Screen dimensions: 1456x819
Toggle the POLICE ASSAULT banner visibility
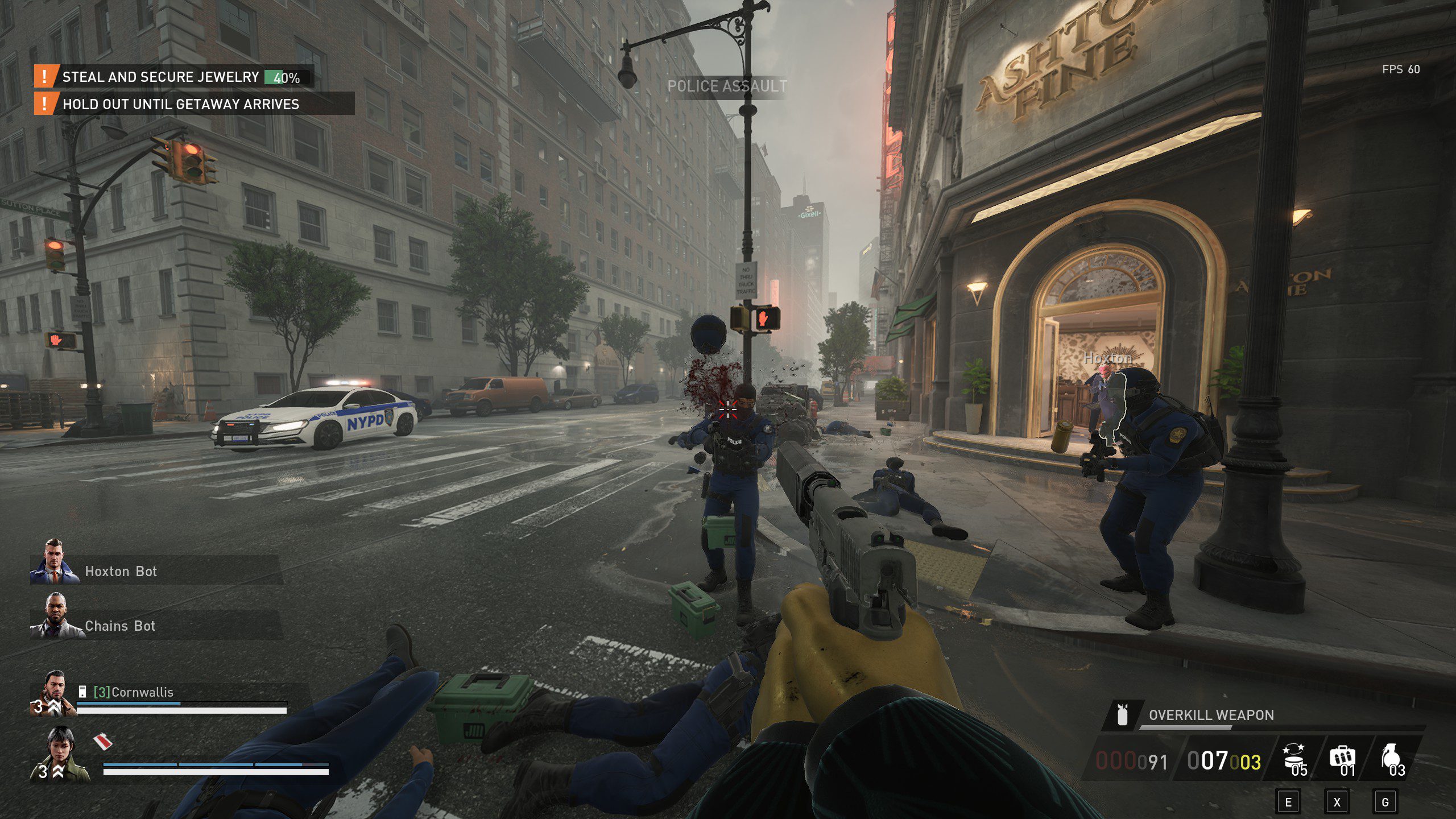click(727, 86)
